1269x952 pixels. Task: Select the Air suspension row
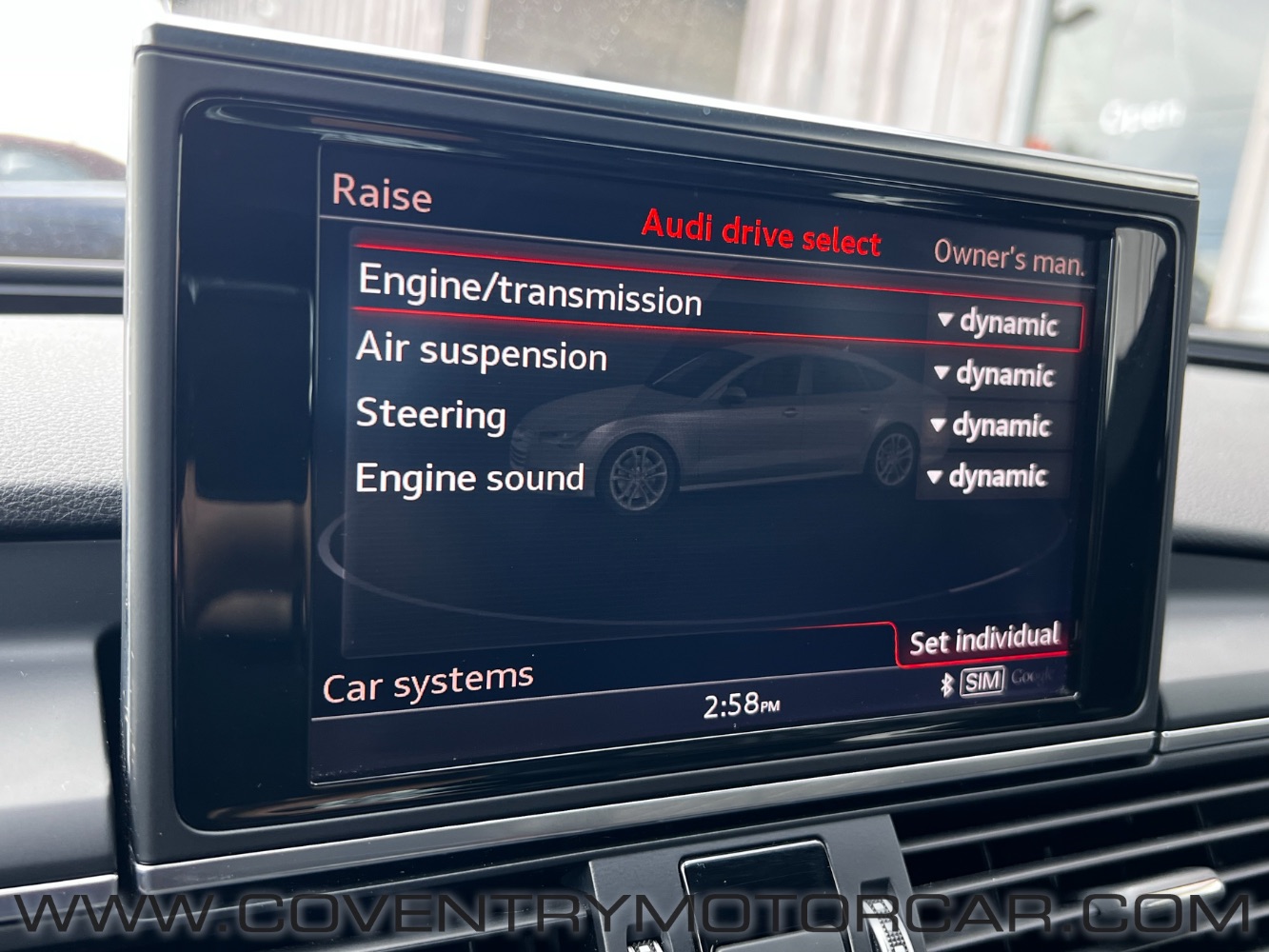point(481,352)
